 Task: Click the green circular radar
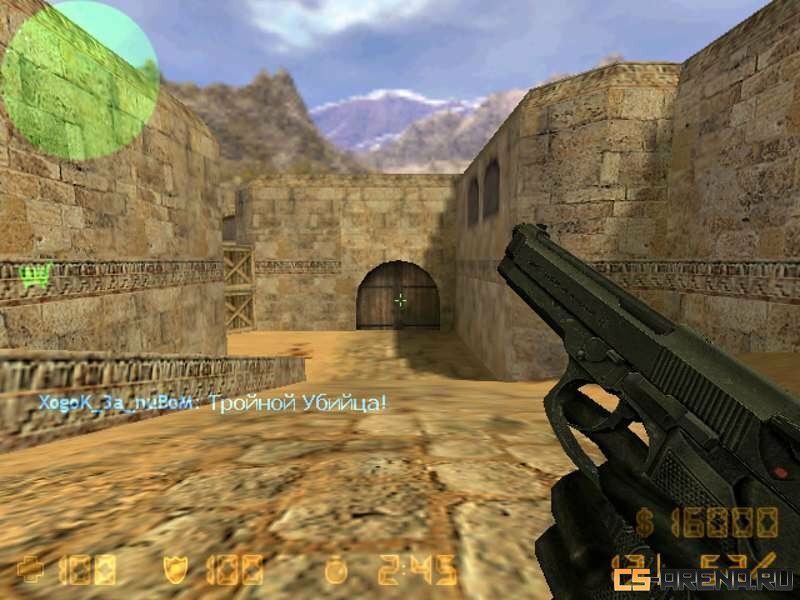tap(80, 80)
